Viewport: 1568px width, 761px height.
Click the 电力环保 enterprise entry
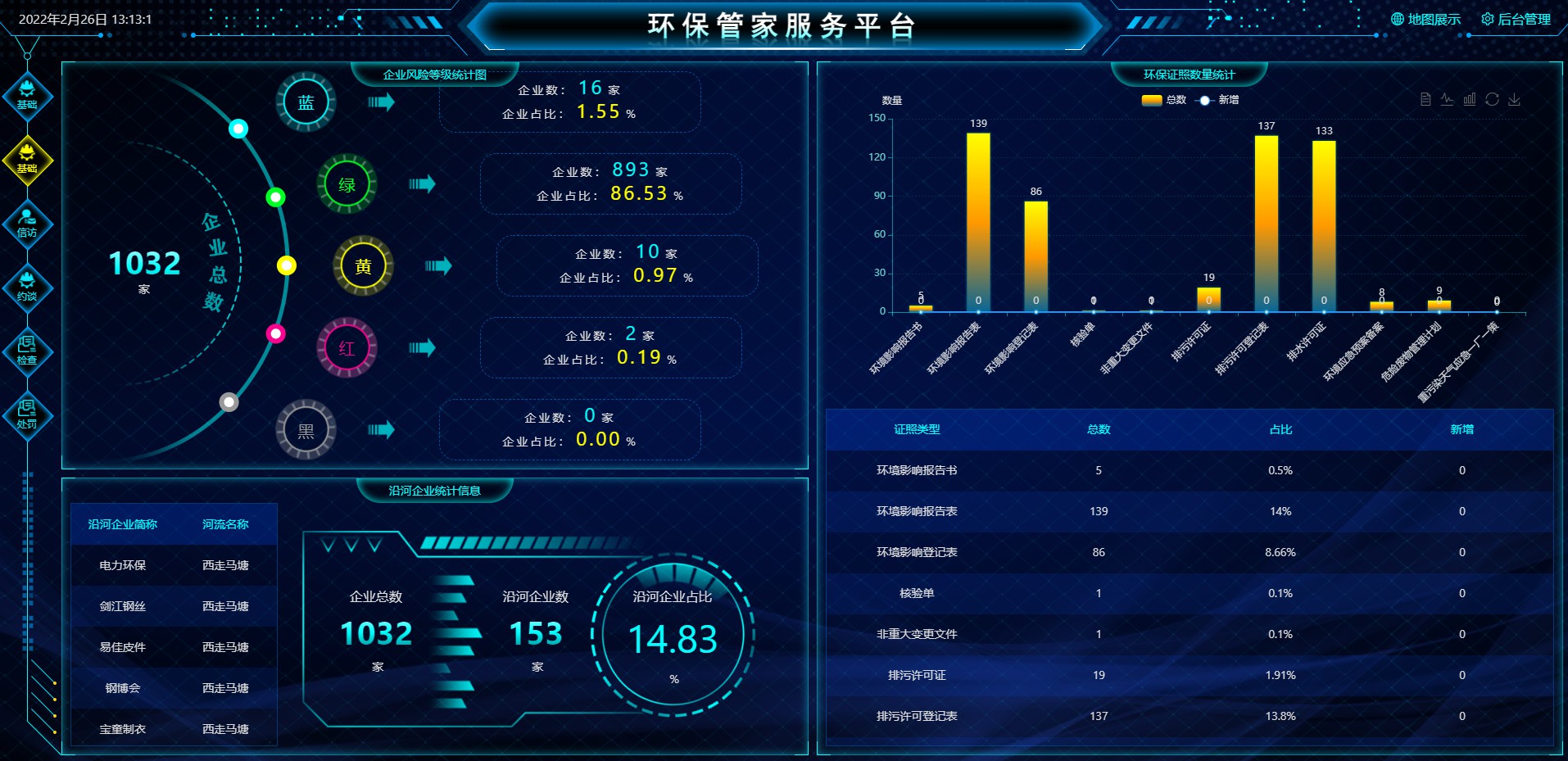pos(124,565)
